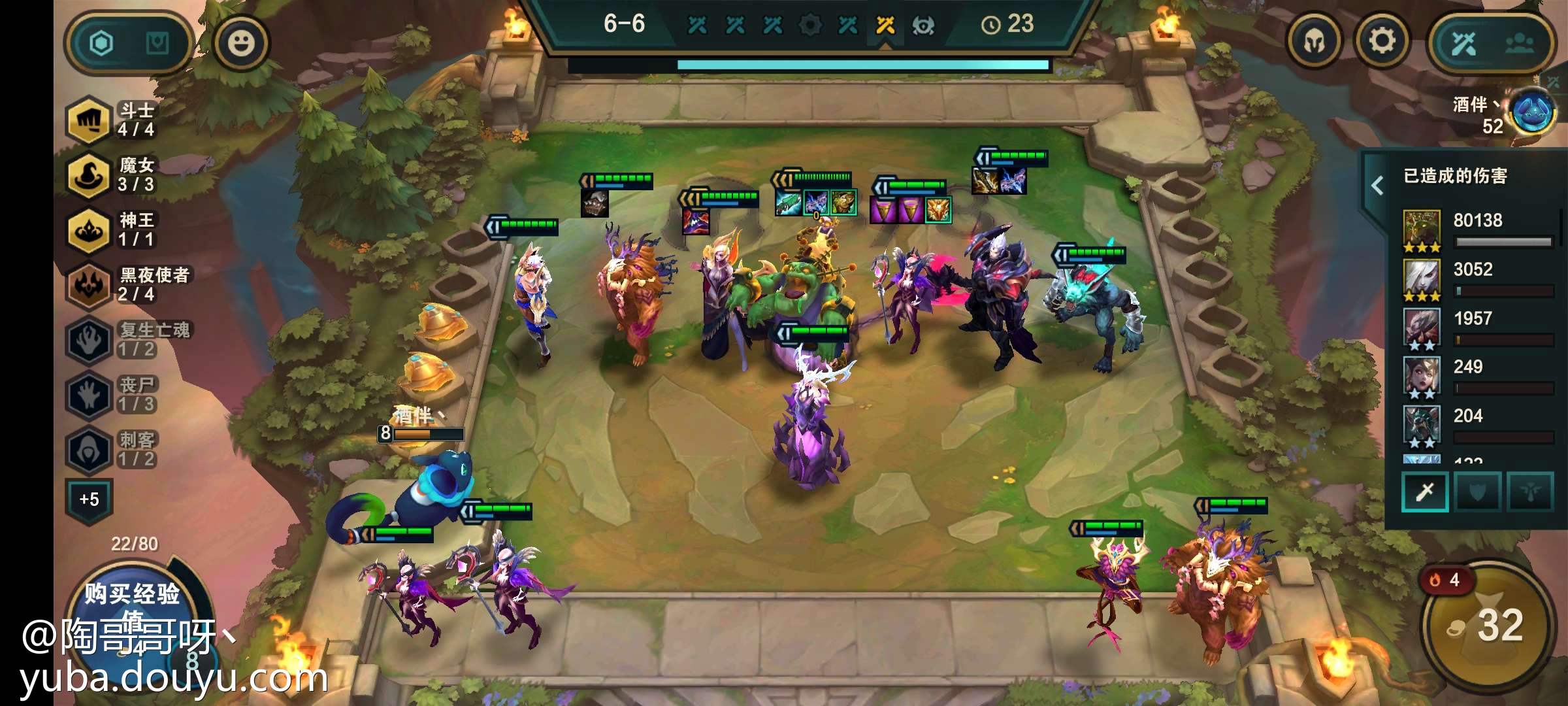
Task: Select the 刺客 1/2 trait
Action: pyautogui.click(x=111, y=450)
